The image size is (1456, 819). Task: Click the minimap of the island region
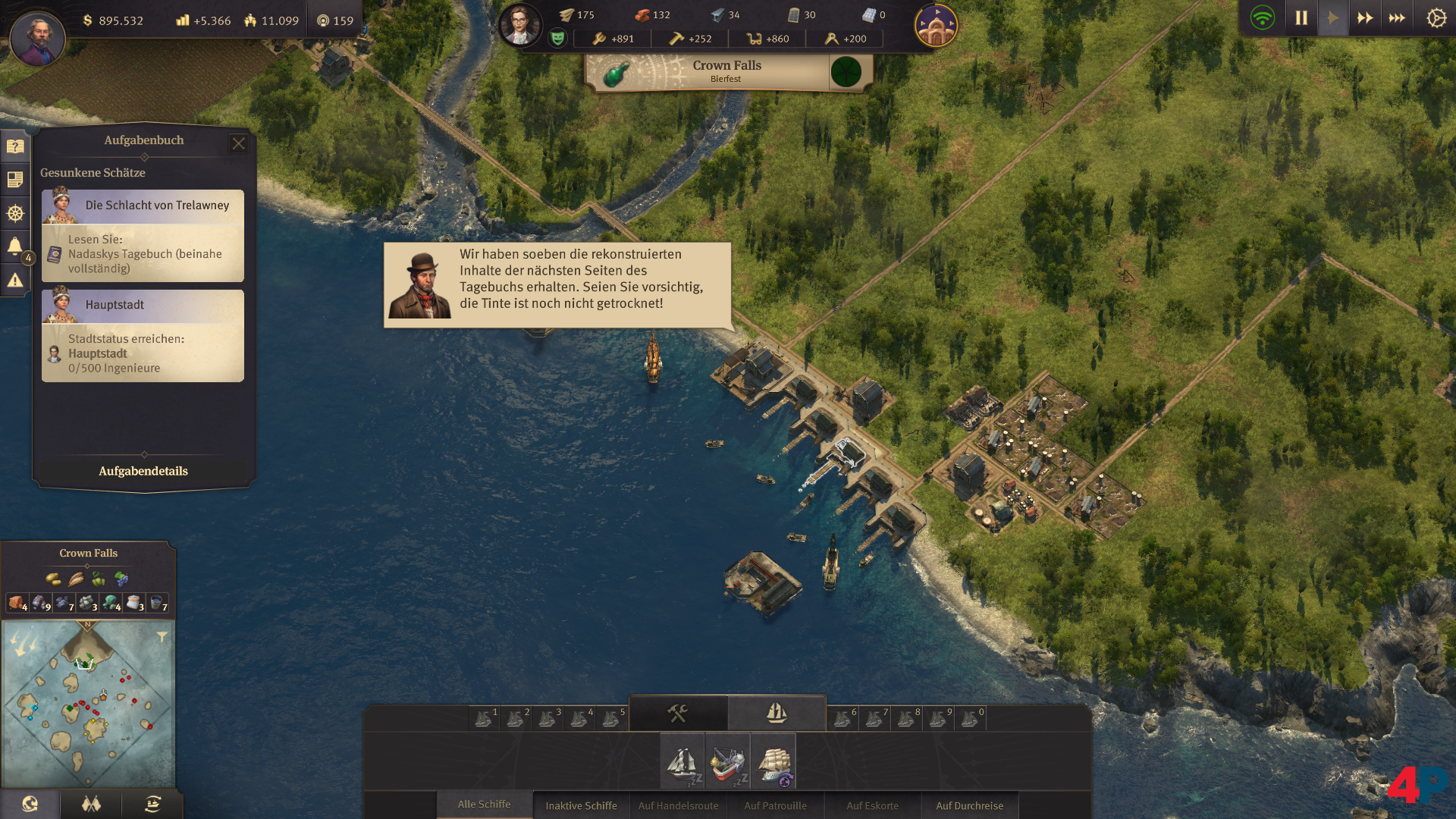88,704
